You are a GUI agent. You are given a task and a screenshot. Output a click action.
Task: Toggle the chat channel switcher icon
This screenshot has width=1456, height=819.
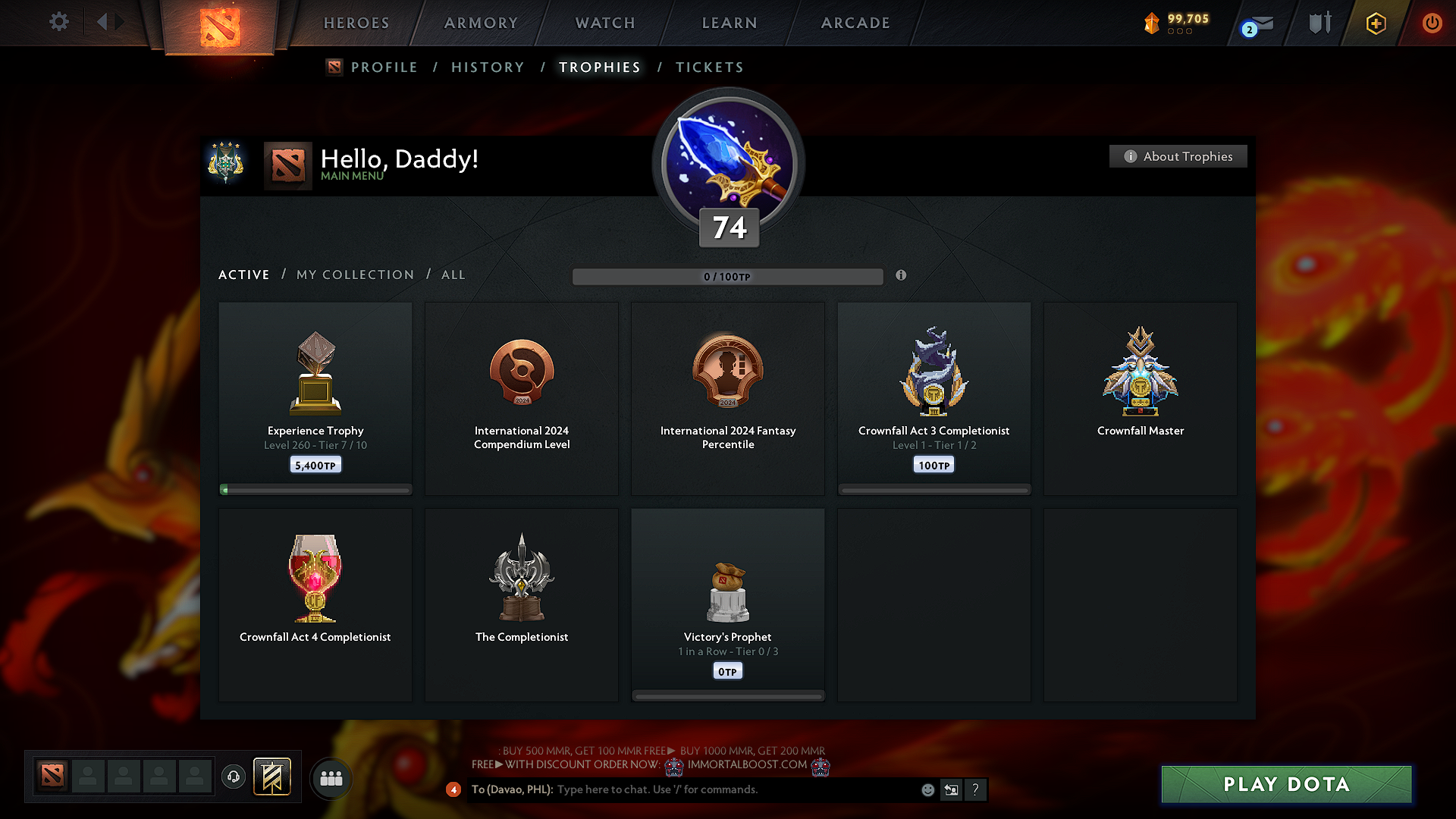click(951, 789)
